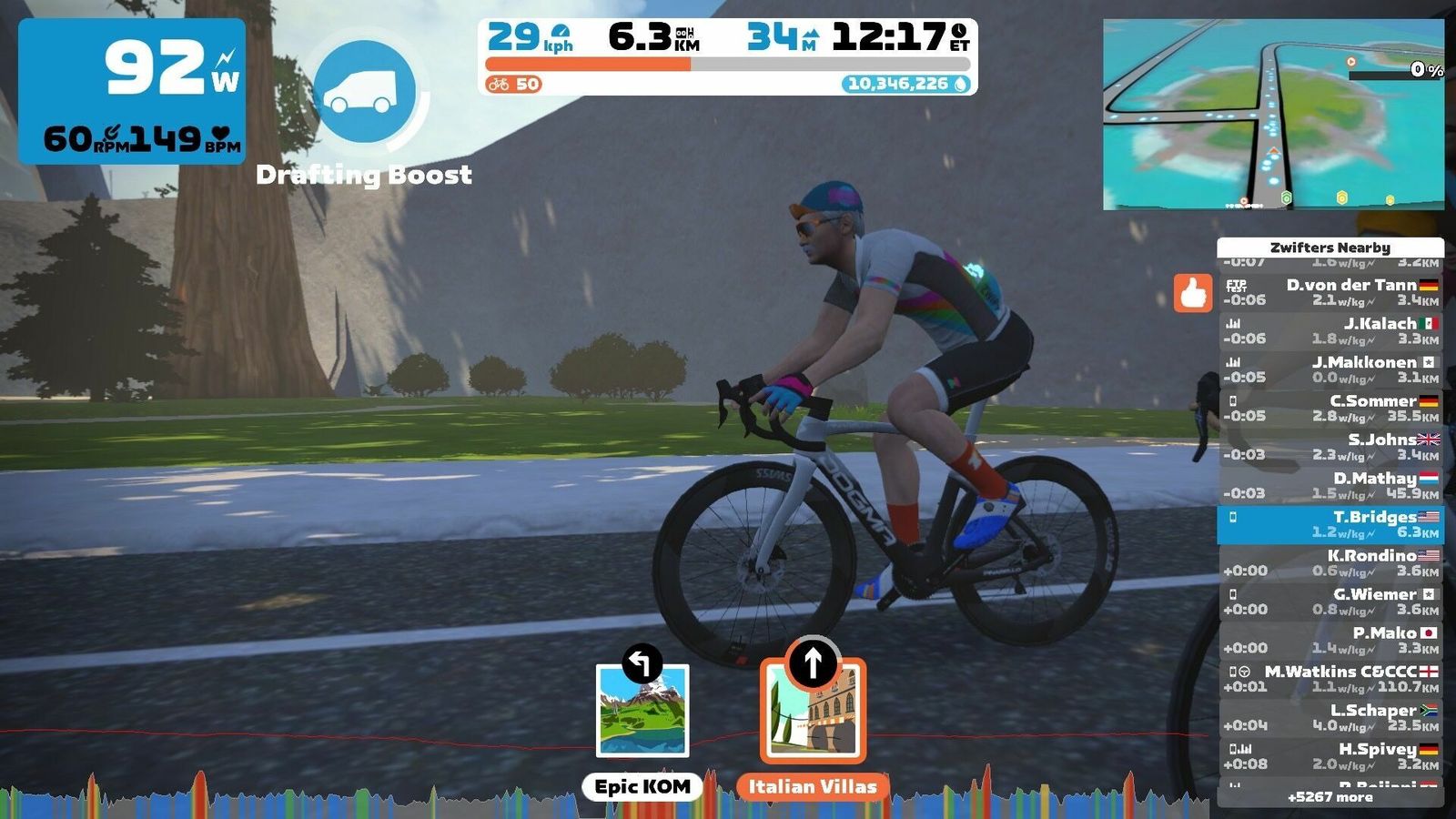Pick G.Wiemer in Zwifters Nearby
This screenshot has height=819, width=1456.
tap(1330, 602)
